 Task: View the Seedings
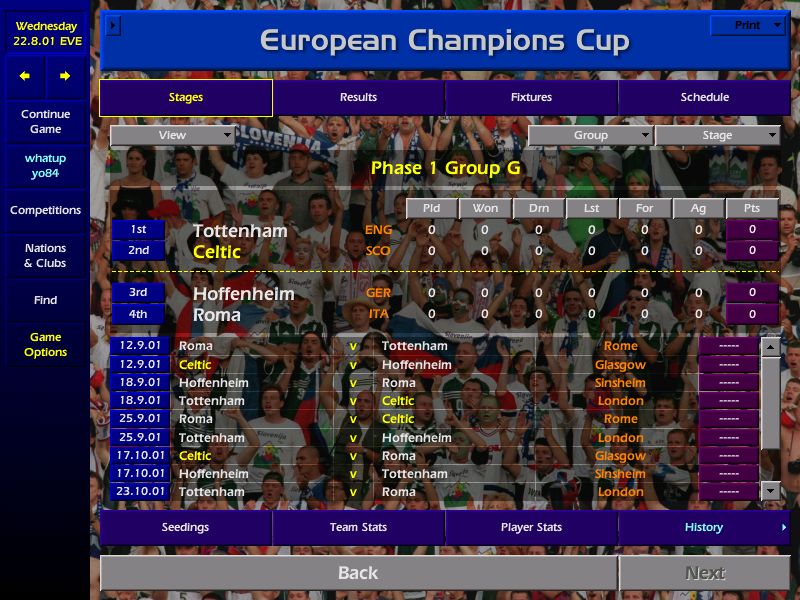186,527
